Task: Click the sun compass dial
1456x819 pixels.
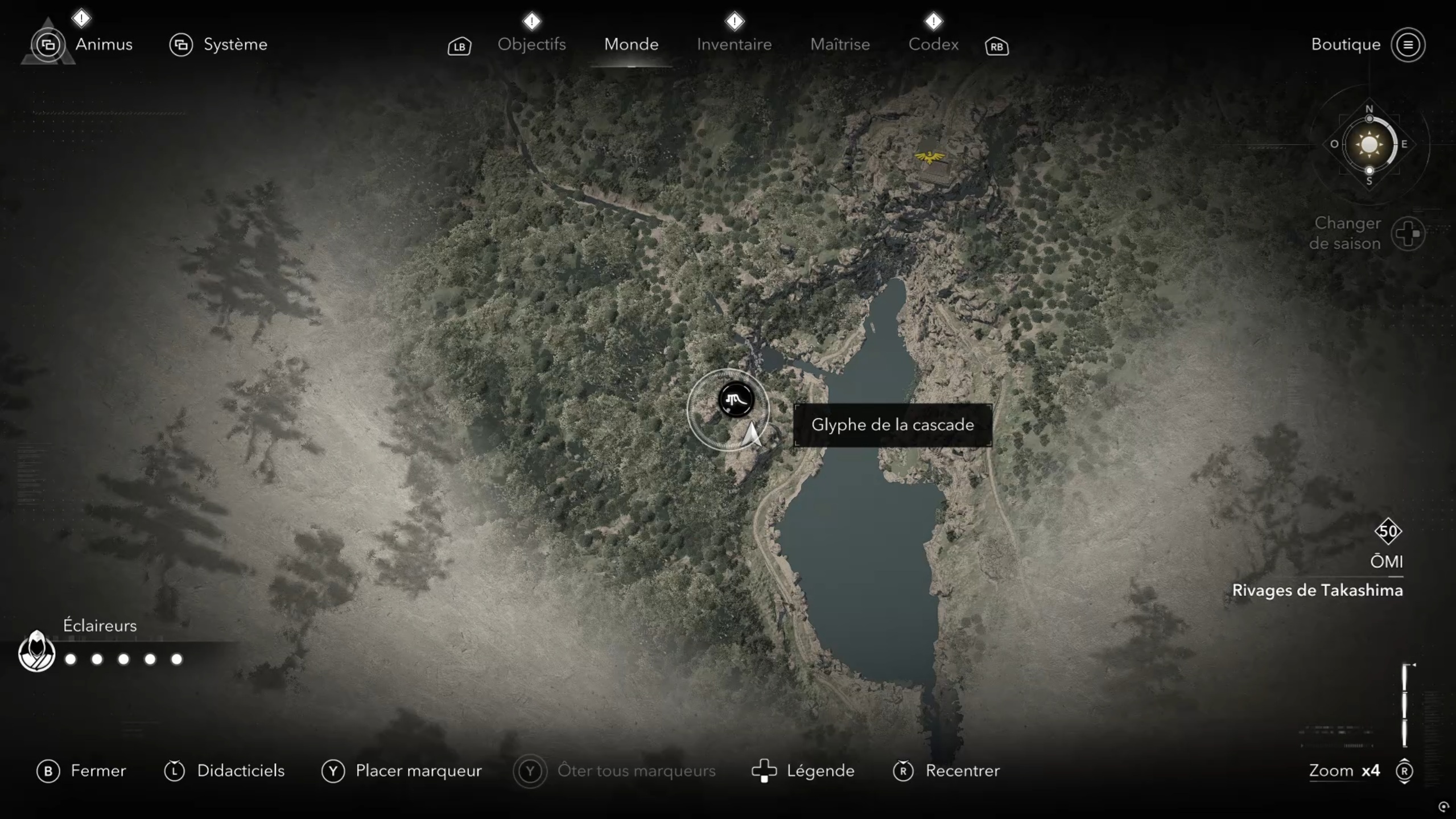Action: click(1368, 145)
